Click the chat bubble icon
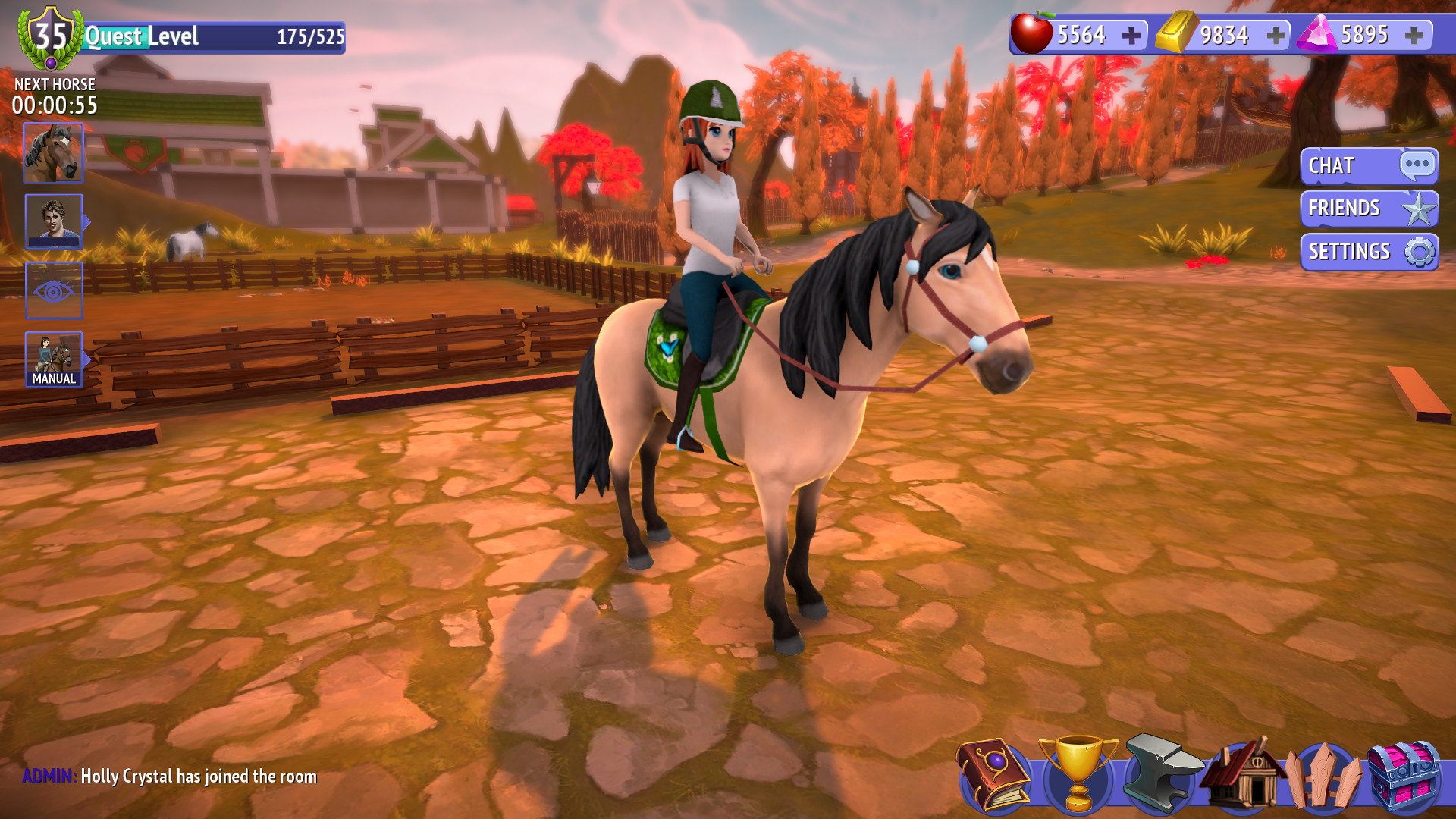 pyautogui.click(x=1416, y=165)
